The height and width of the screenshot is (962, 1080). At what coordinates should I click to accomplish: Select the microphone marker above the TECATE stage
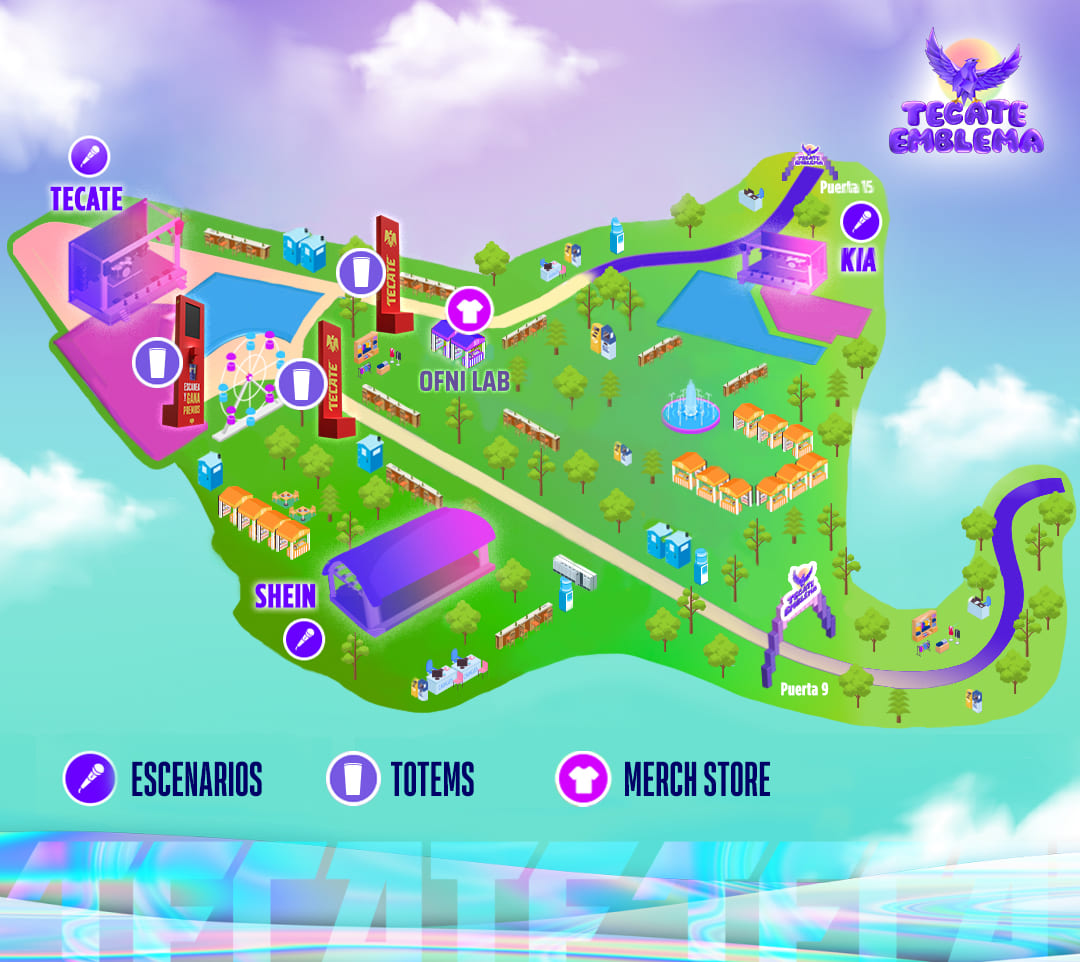(x=89, y=157)
